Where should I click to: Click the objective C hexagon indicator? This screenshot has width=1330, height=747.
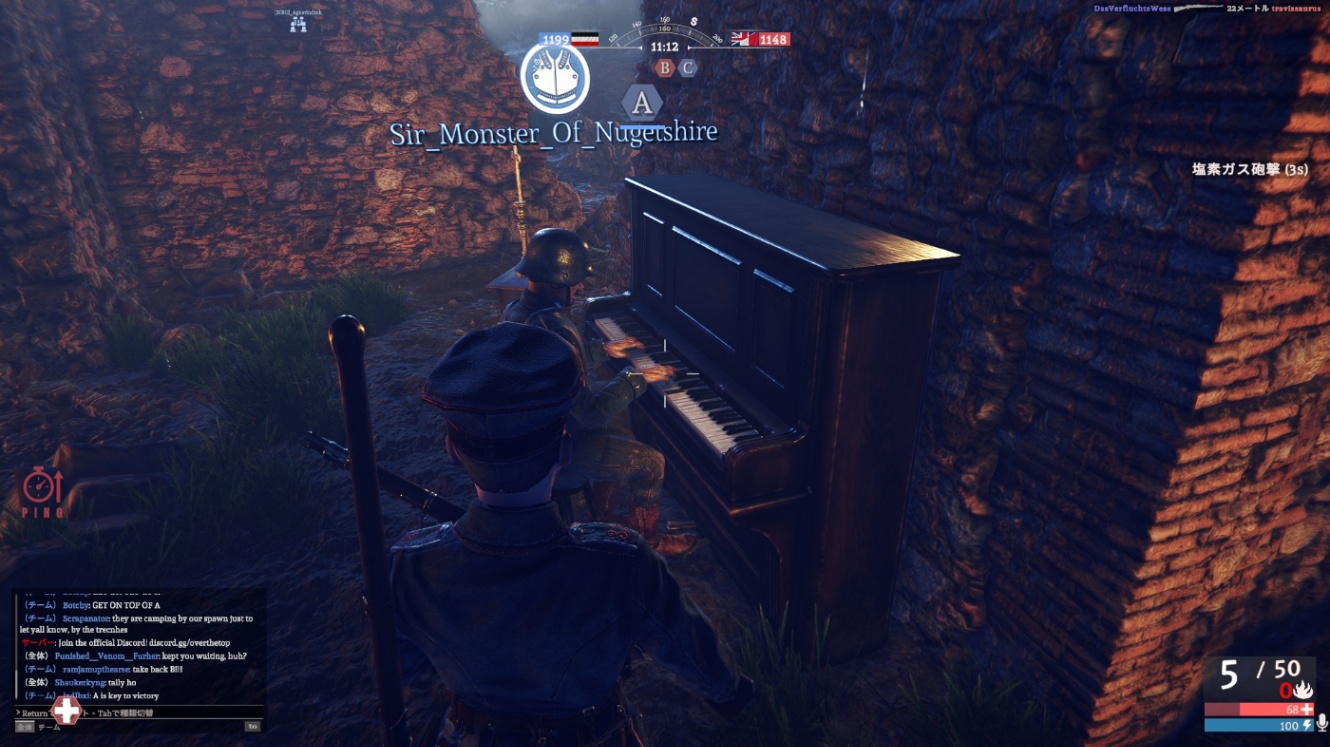pyautogui.click(x=687, y=68)
